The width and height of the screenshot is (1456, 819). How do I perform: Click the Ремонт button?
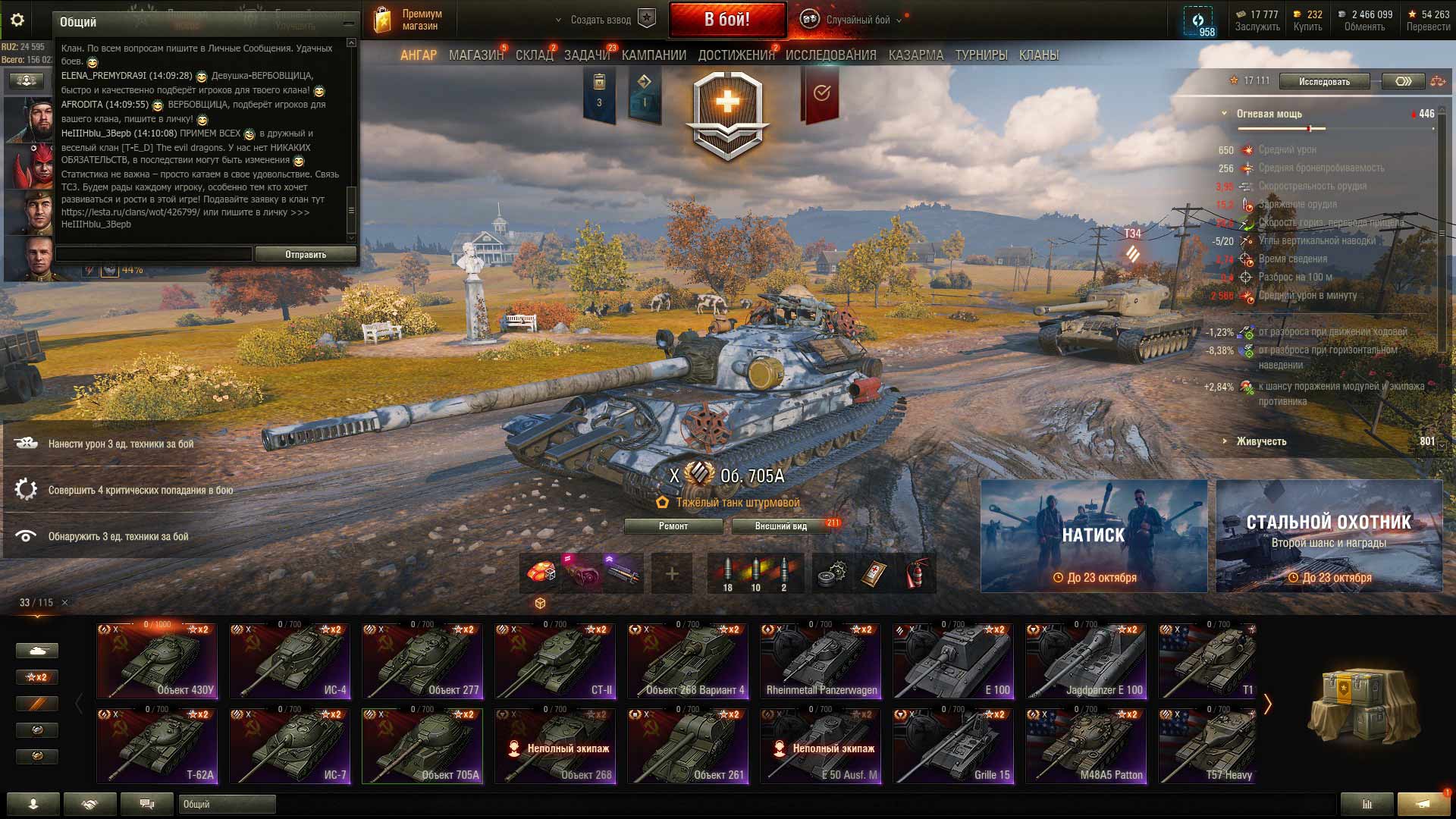point(673,526)
